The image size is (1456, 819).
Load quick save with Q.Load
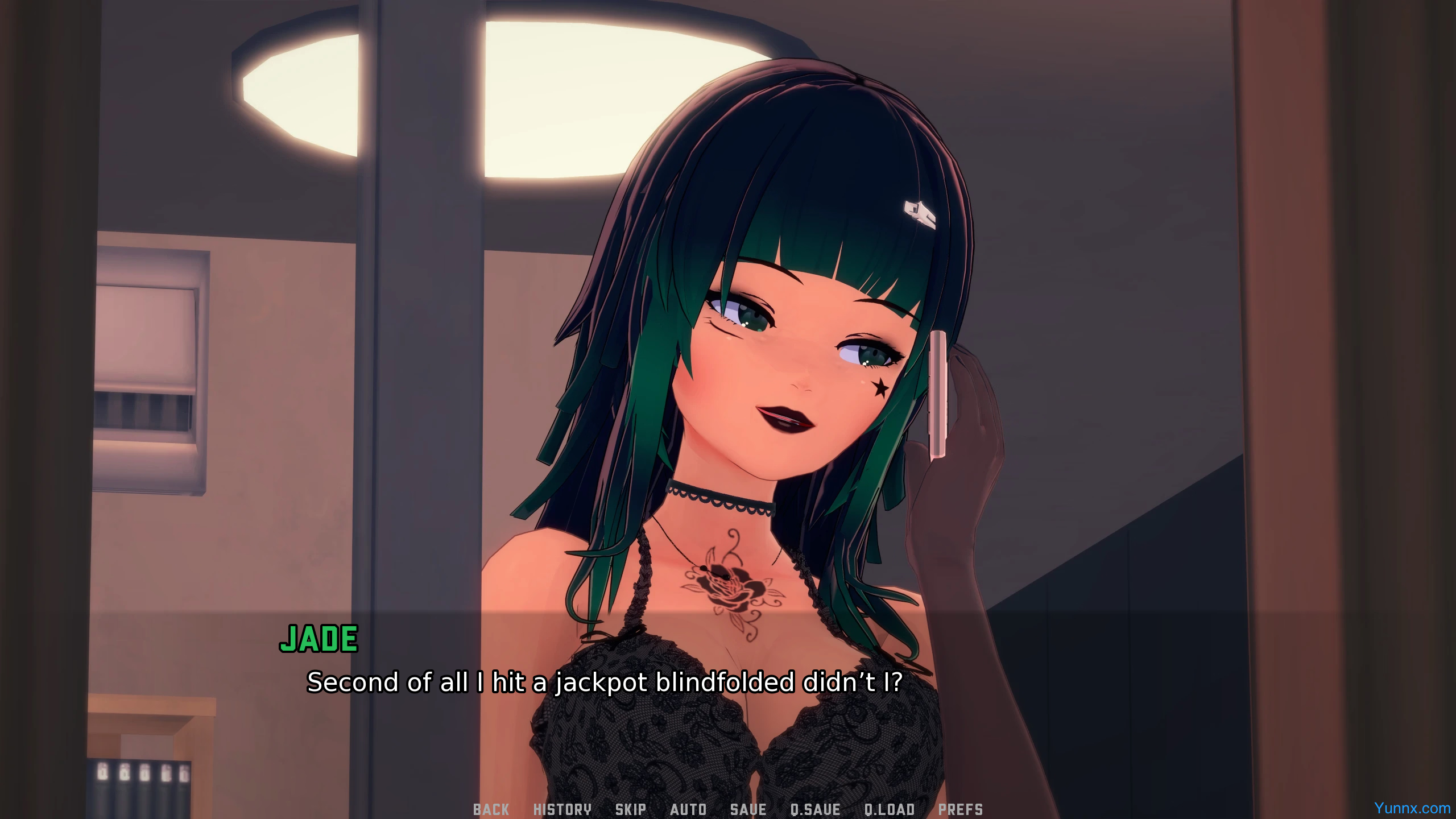890,809
